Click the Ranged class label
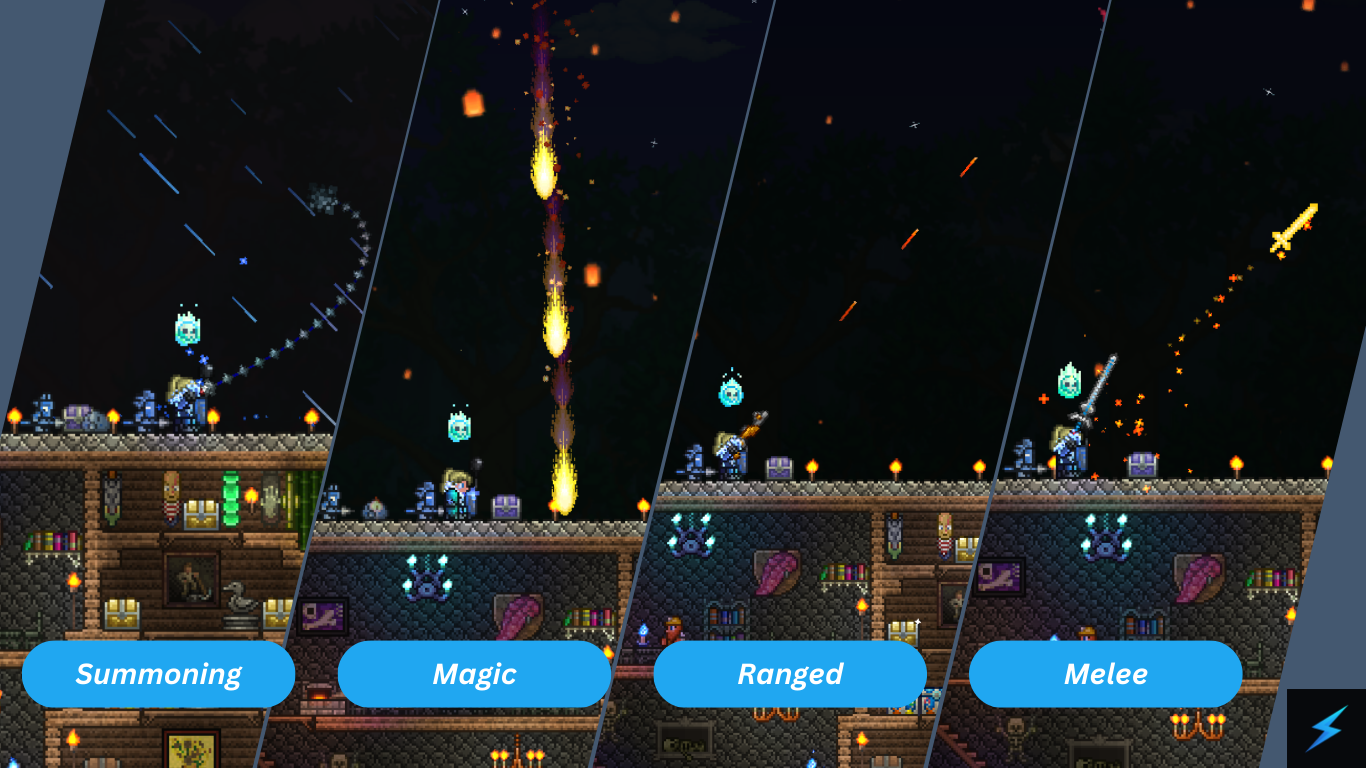Screen dimensions: 1366x768 coord(790,674)
